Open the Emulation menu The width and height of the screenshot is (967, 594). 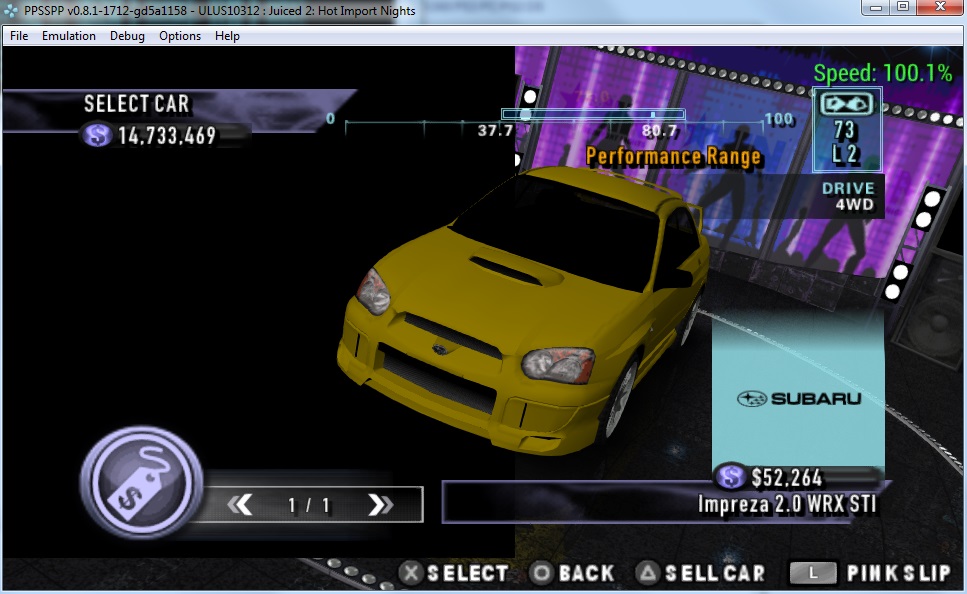(x=69, y=36)
